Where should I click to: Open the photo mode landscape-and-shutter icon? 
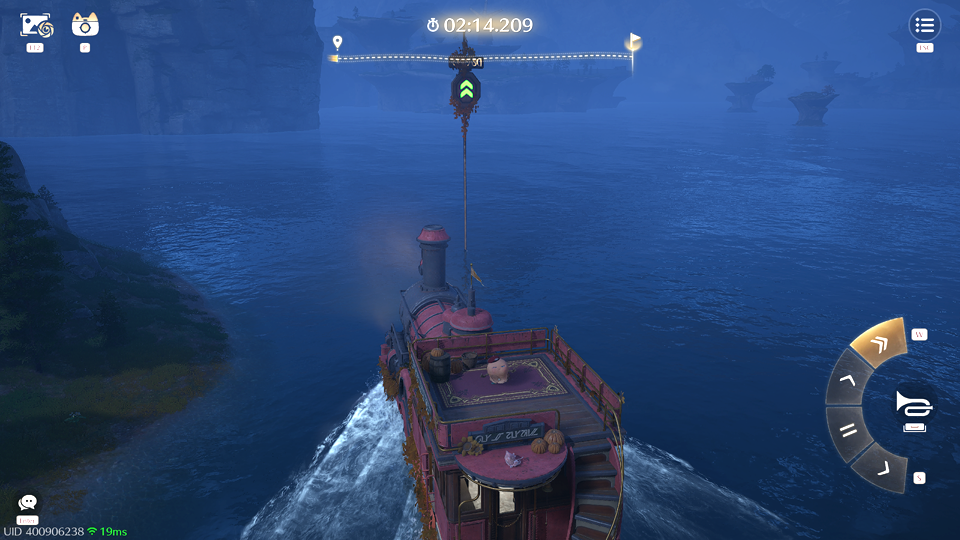38,25
